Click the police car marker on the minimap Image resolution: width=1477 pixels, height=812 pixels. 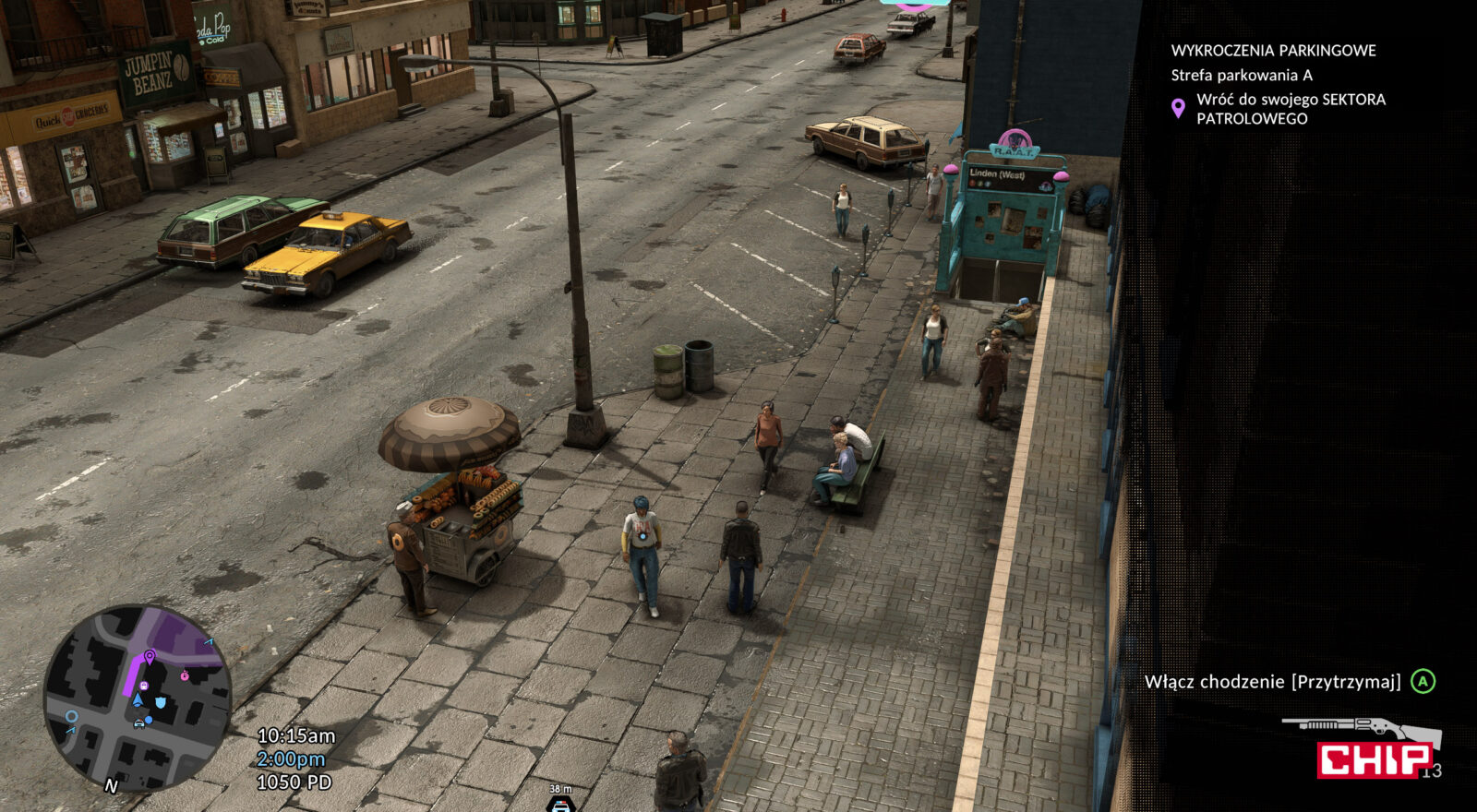[x=139, y=722]
